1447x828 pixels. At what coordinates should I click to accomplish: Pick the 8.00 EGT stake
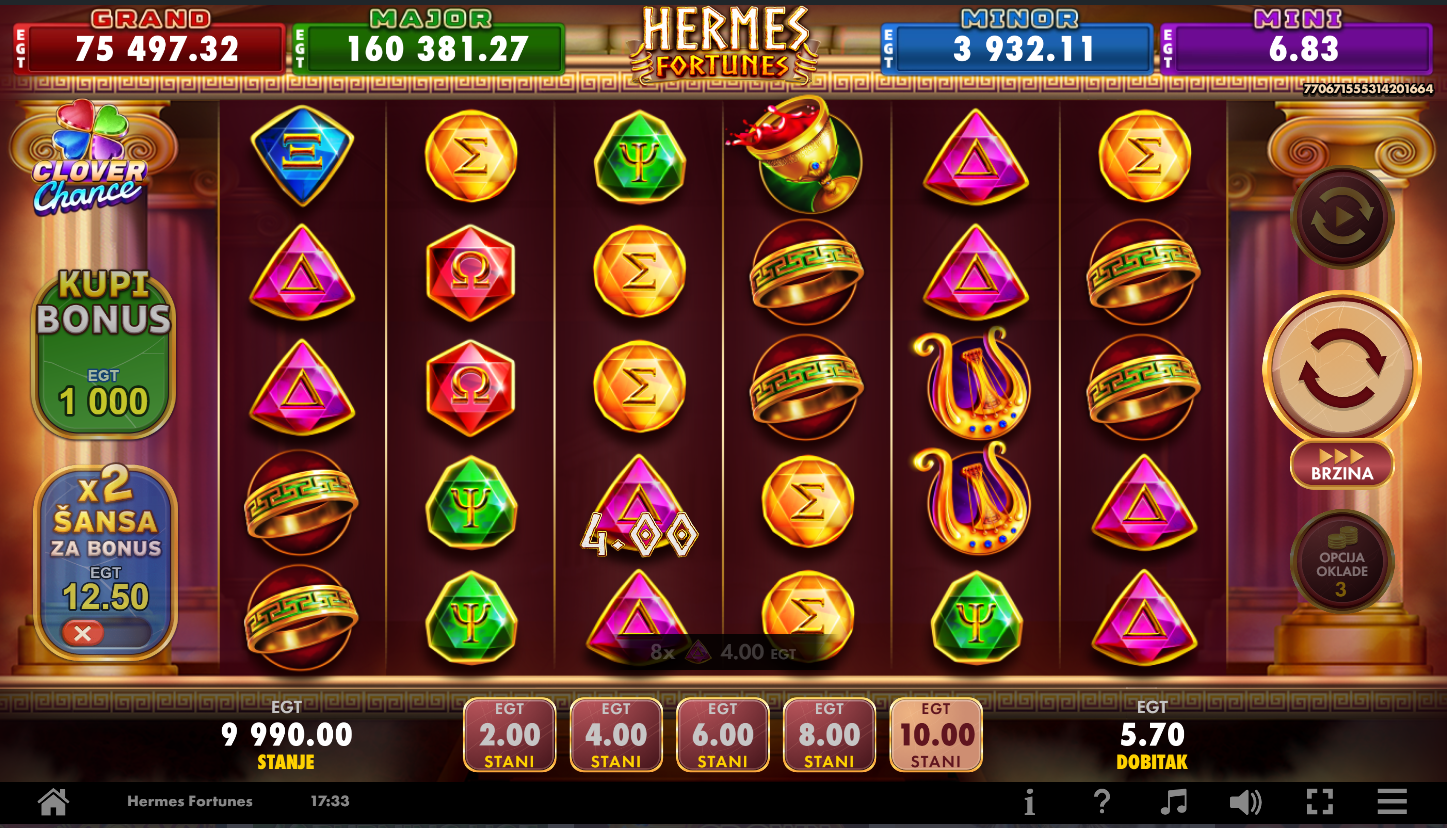(x=829, y=735)
